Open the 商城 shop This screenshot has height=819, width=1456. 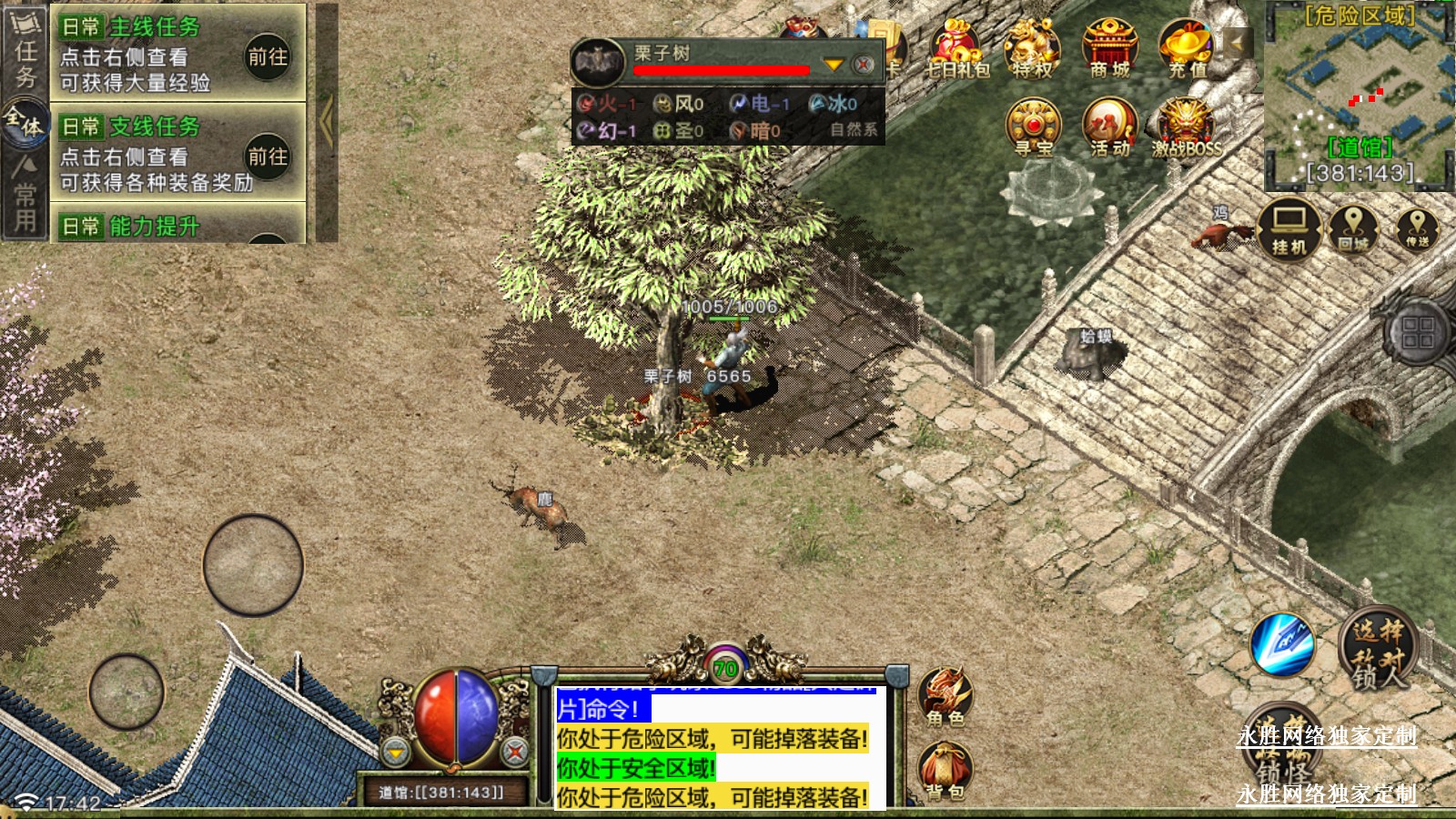(1109, 50)
